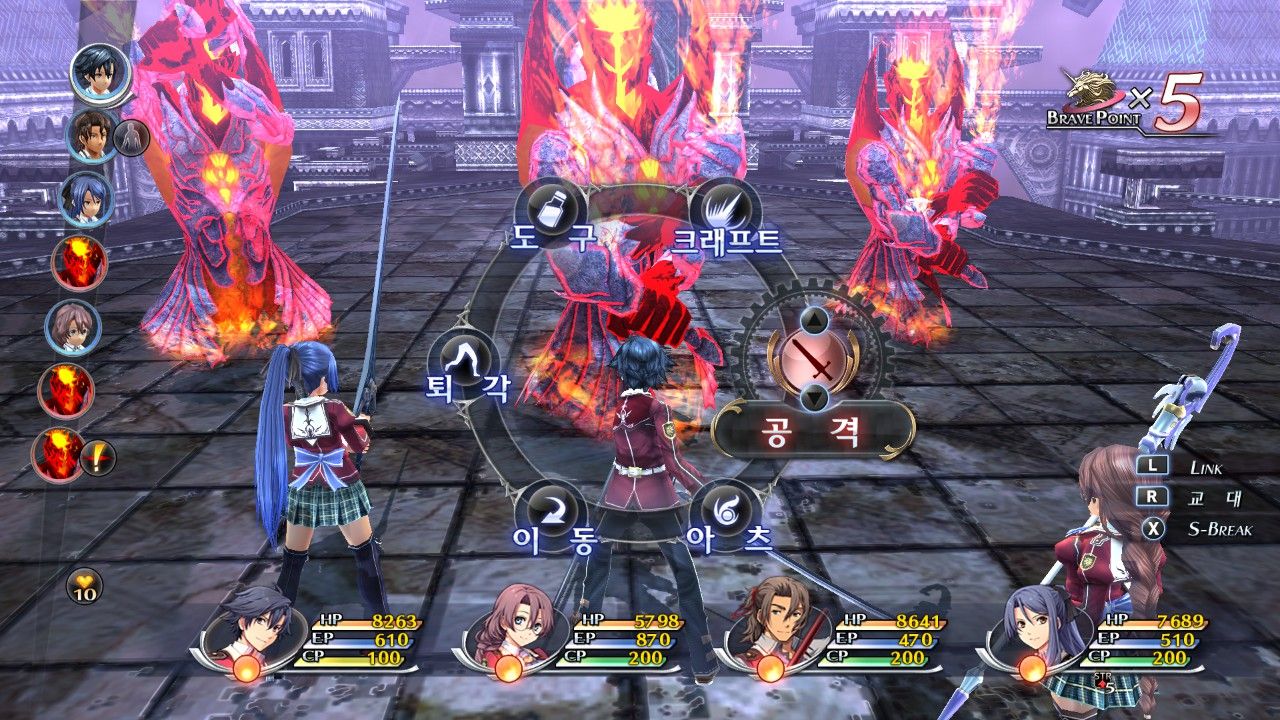The image size is (1280, 720).
Task: Select the blue-haired girl portrait in turn order
Action: coord(87,199)
